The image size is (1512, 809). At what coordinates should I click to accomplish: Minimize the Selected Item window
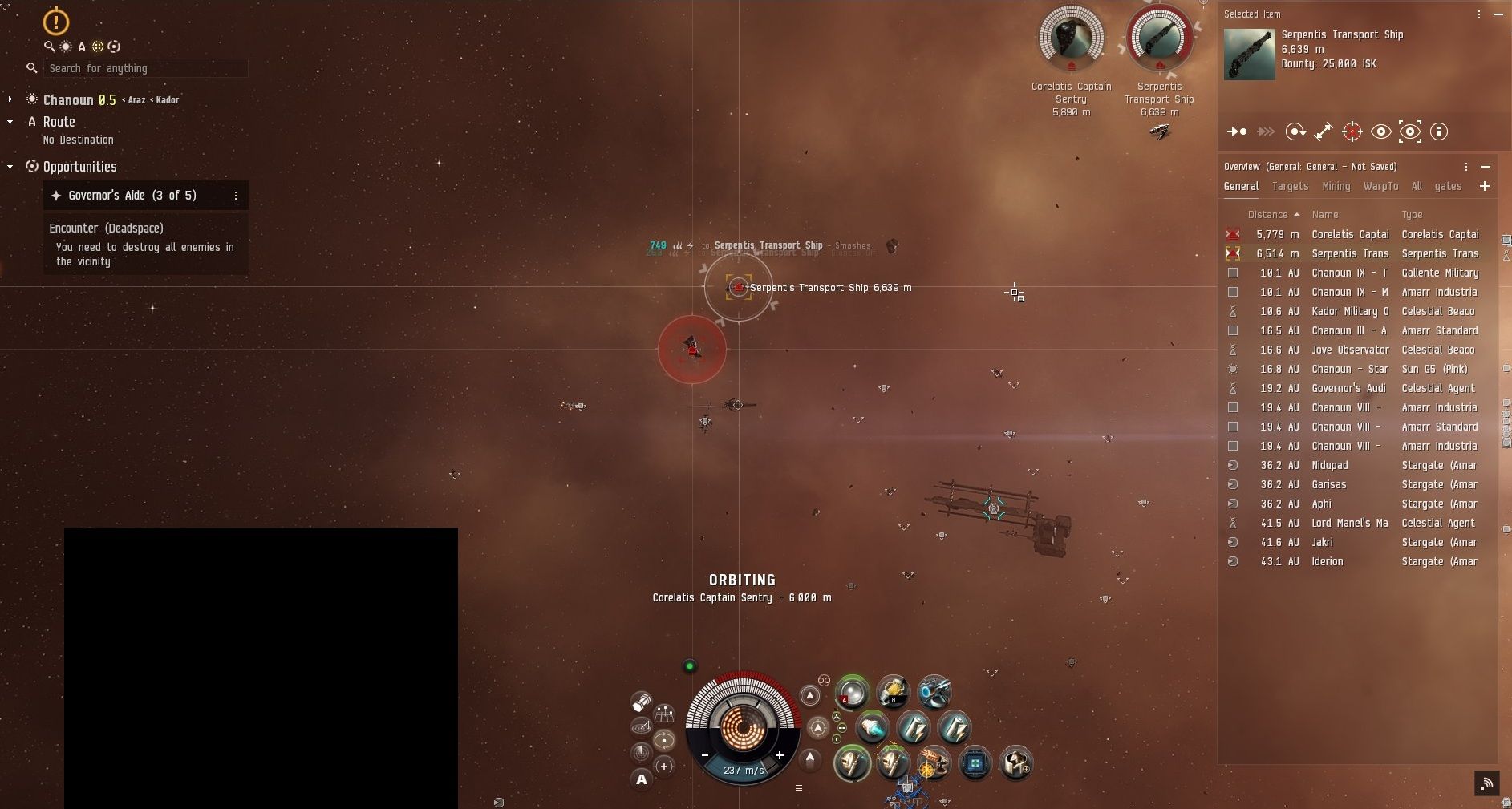point(1498,14)
